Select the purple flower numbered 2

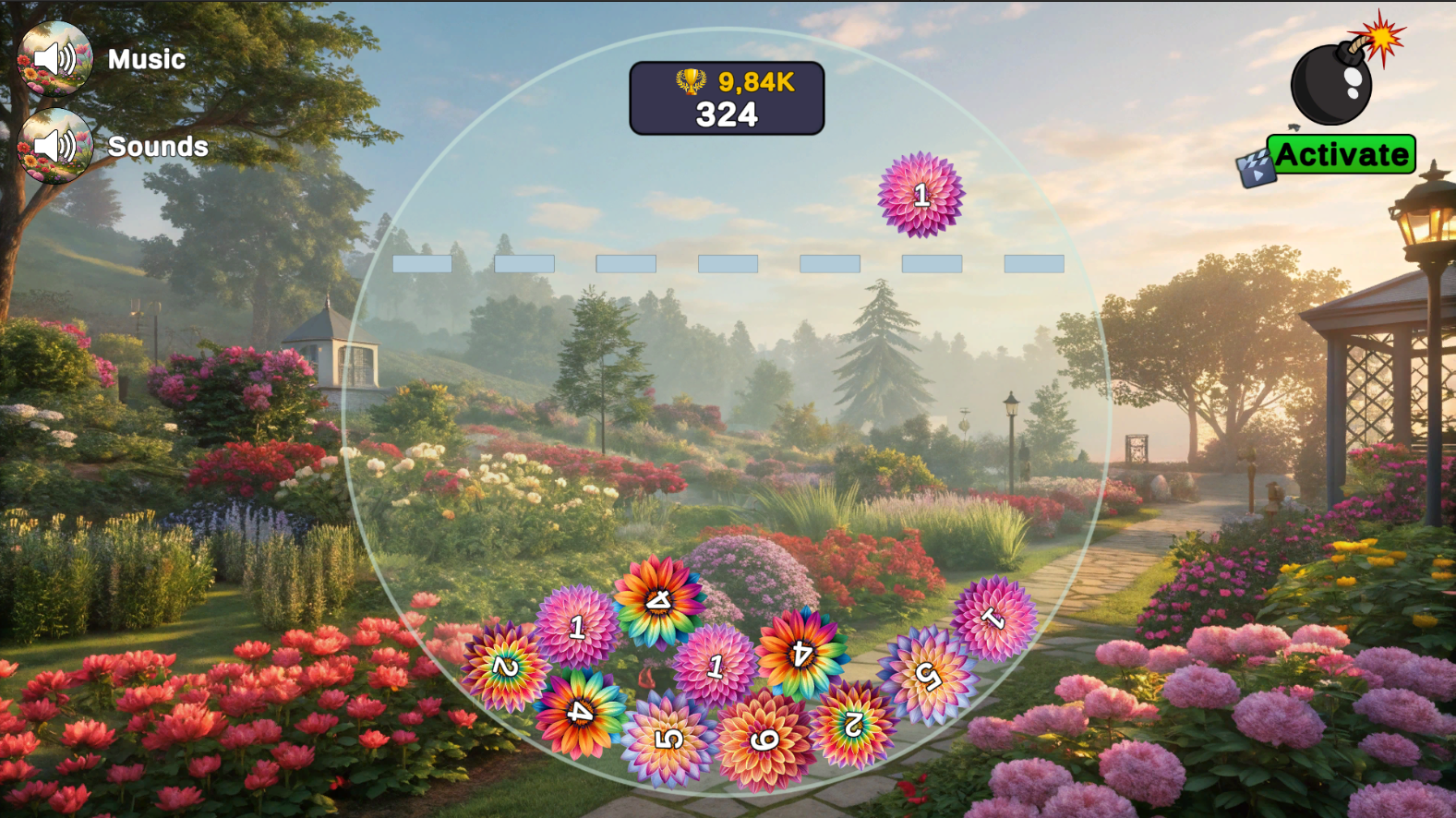coord(854,725)
